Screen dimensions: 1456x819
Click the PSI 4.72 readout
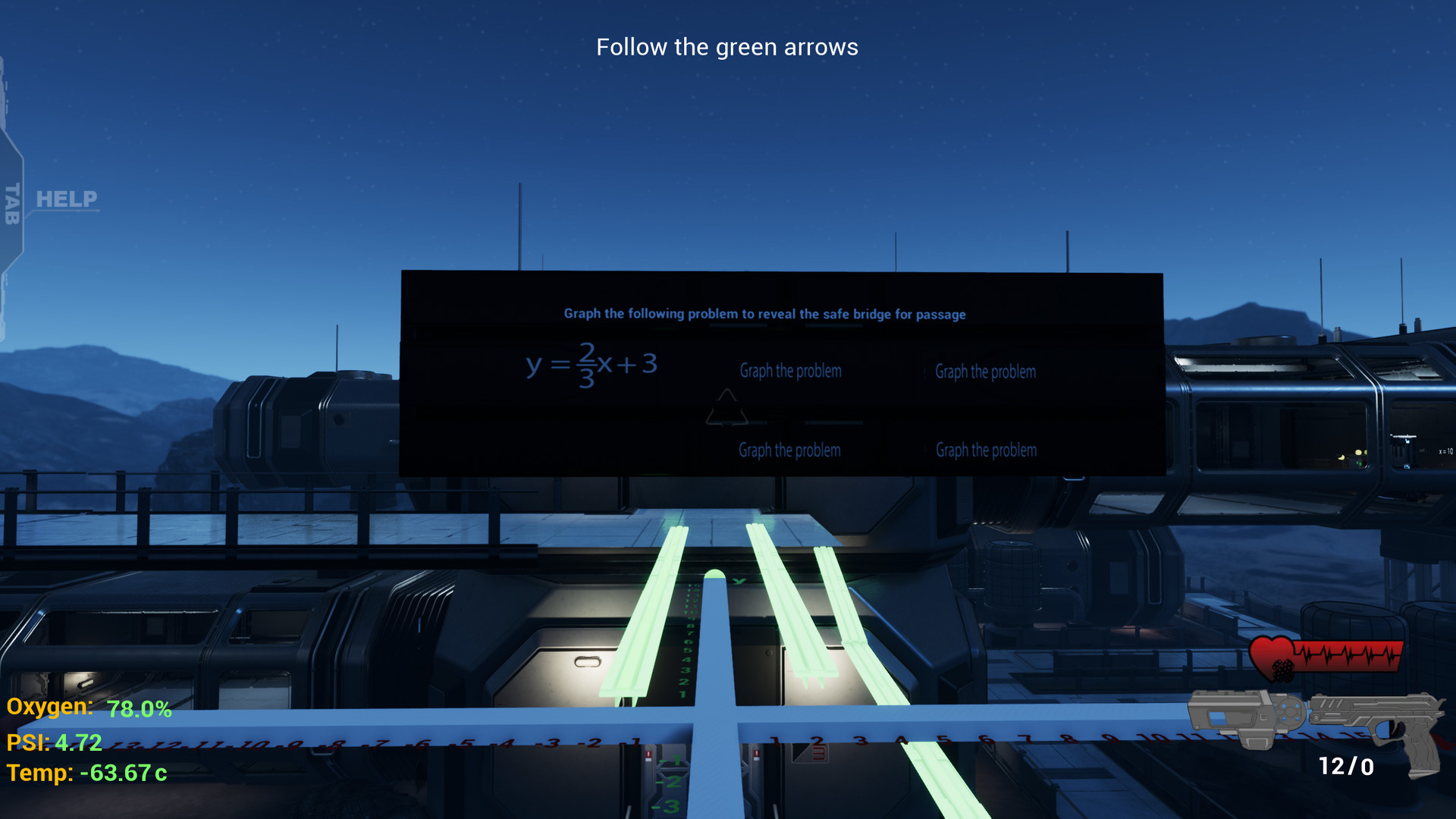coord(53,743)
